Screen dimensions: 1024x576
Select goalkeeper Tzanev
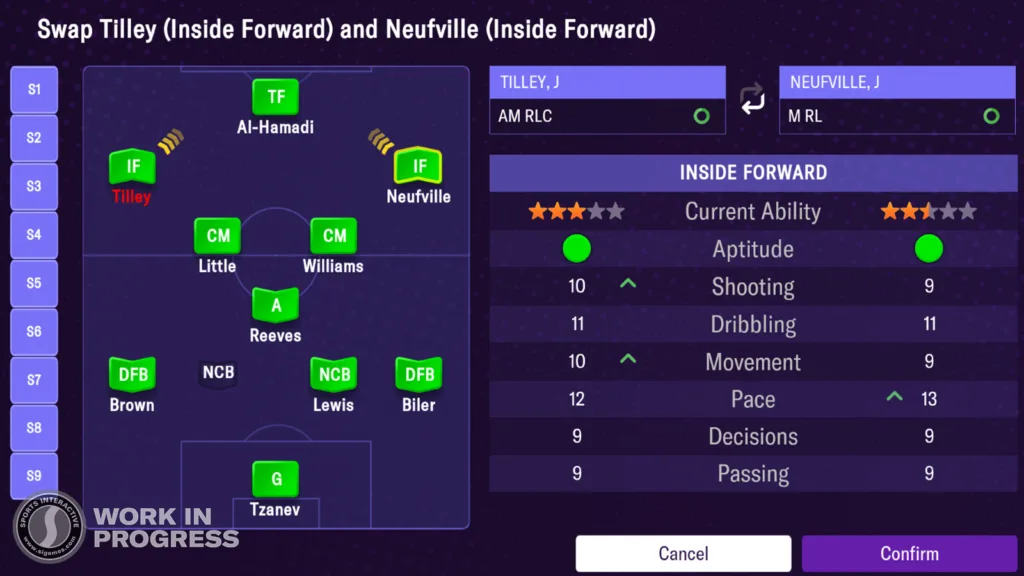click(275, 480)
